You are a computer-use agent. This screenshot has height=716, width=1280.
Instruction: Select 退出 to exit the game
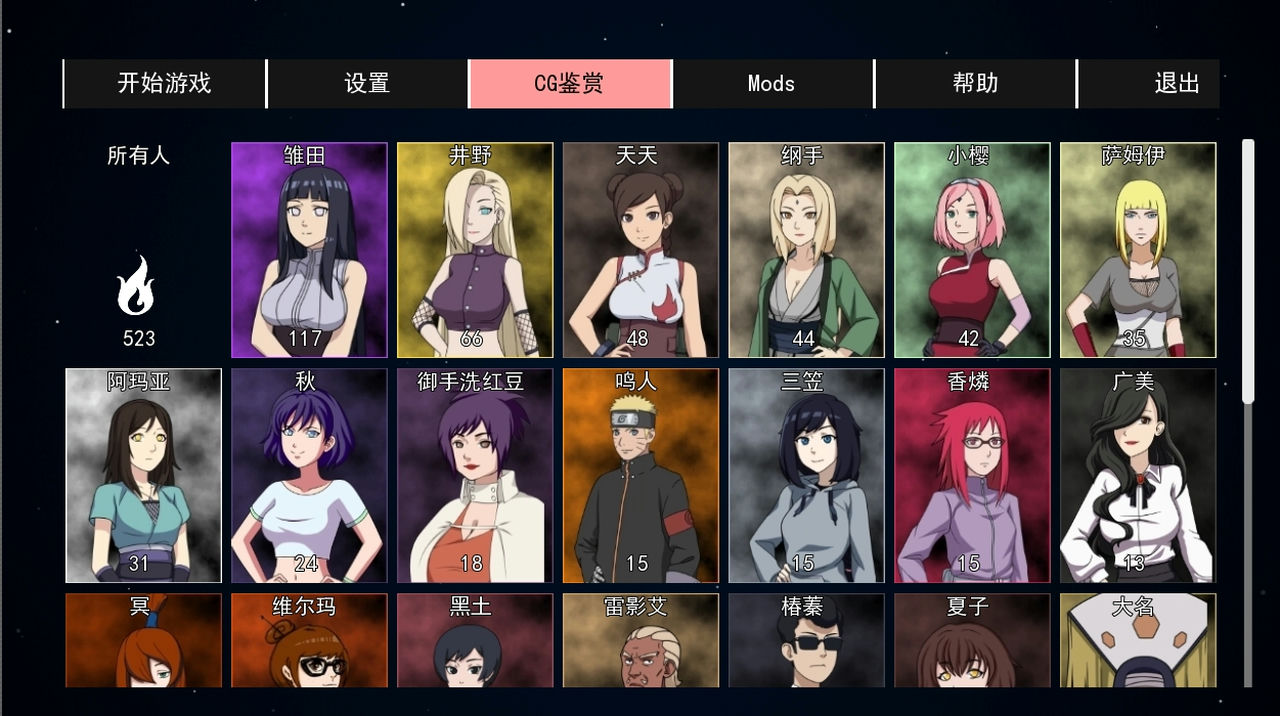(x=1176, y=83)
